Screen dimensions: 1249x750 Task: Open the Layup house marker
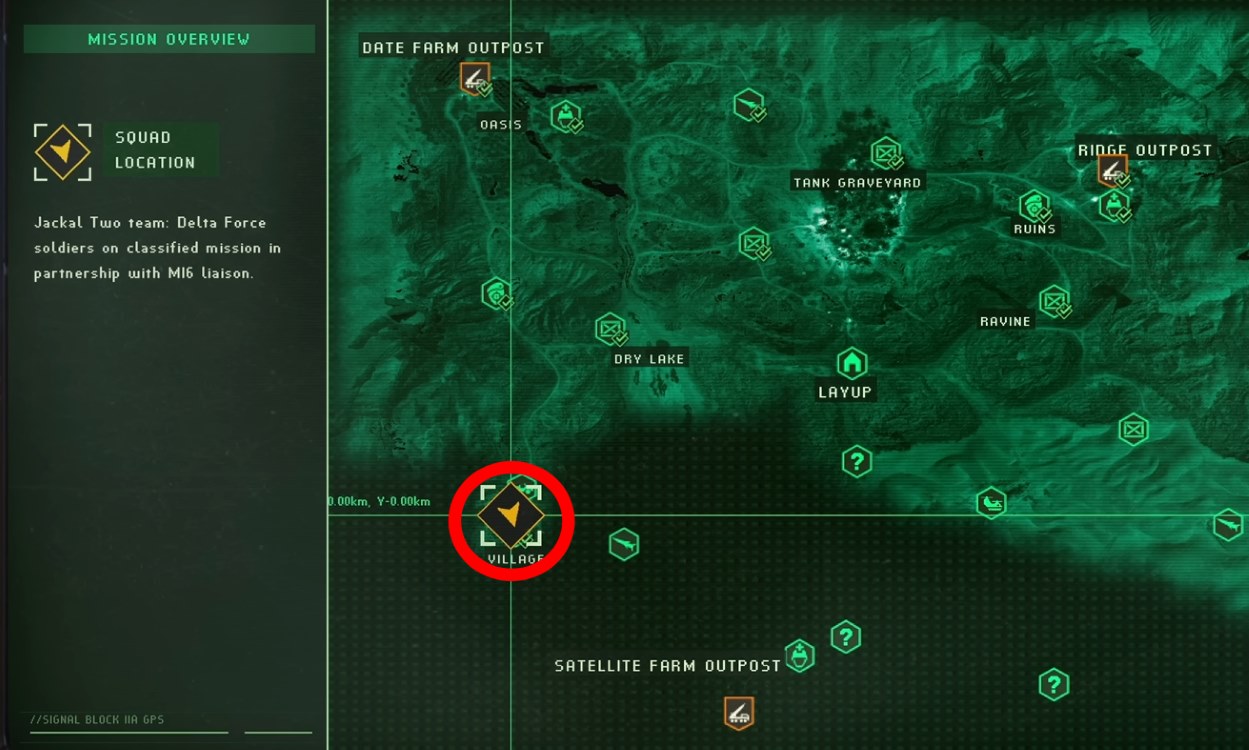click(x=851, y=362)
